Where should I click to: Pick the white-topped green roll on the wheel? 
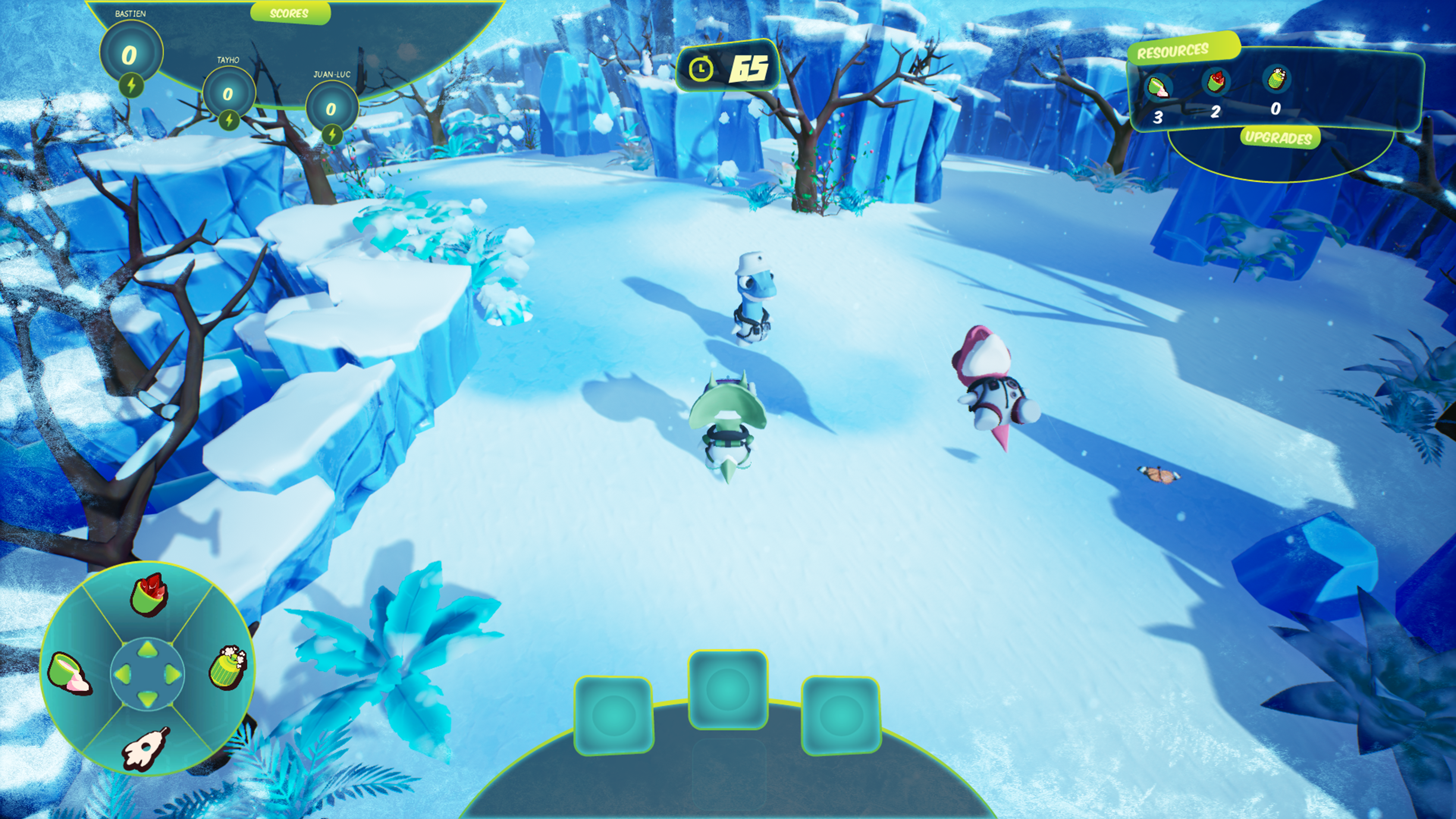point(228,667)
